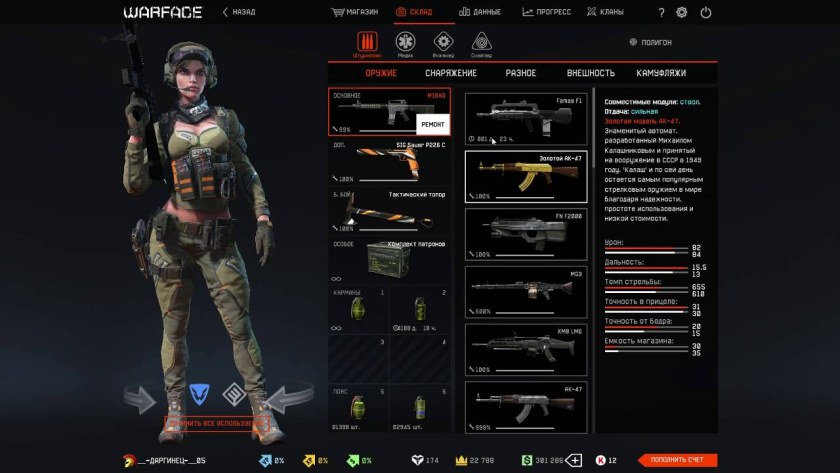Viewport: 840px width, 473px height.
Task: Click the help question mark icon
Action: 661,13
